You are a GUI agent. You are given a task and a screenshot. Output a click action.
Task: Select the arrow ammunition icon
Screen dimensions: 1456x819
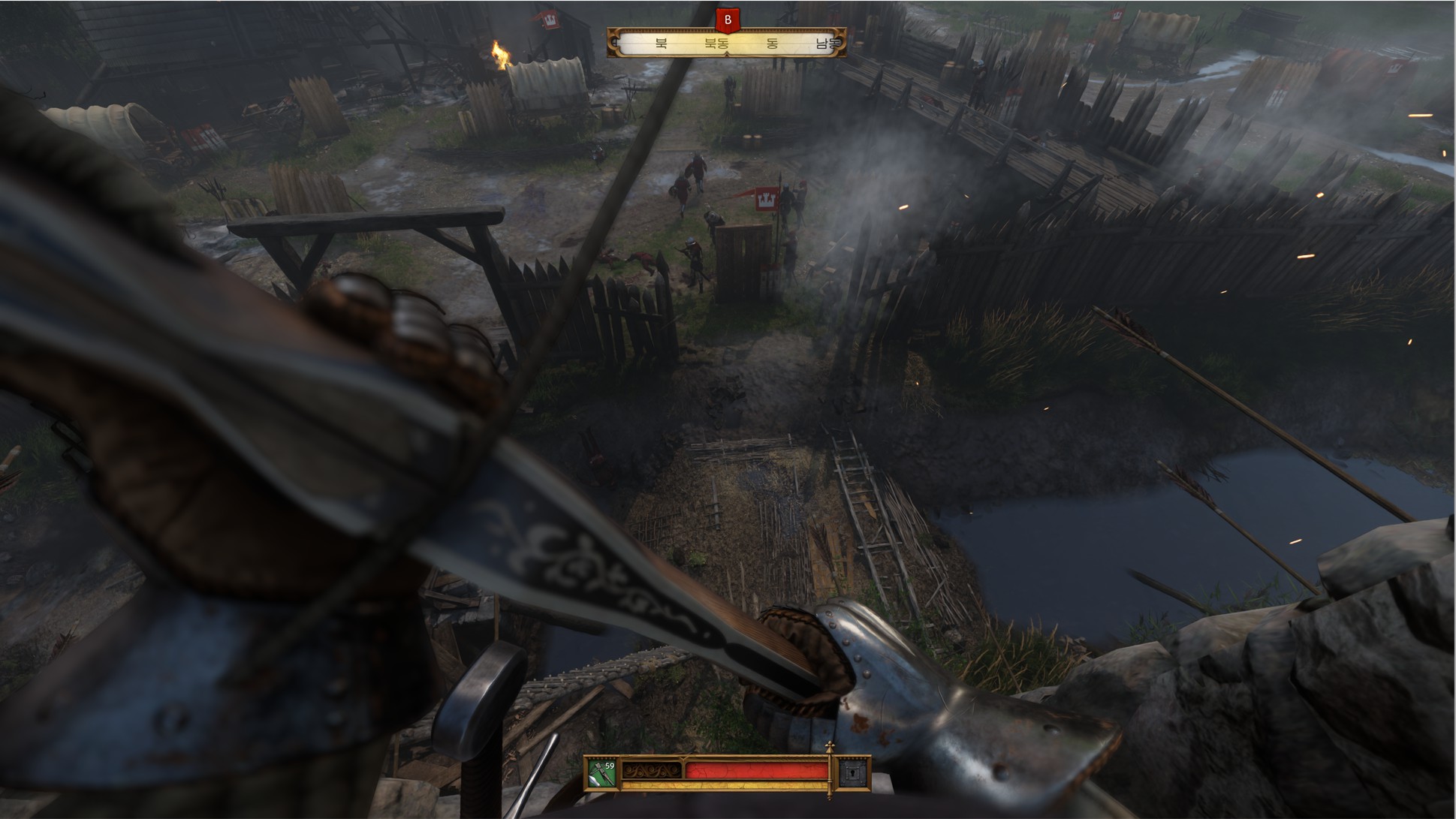tap(601, 774)
